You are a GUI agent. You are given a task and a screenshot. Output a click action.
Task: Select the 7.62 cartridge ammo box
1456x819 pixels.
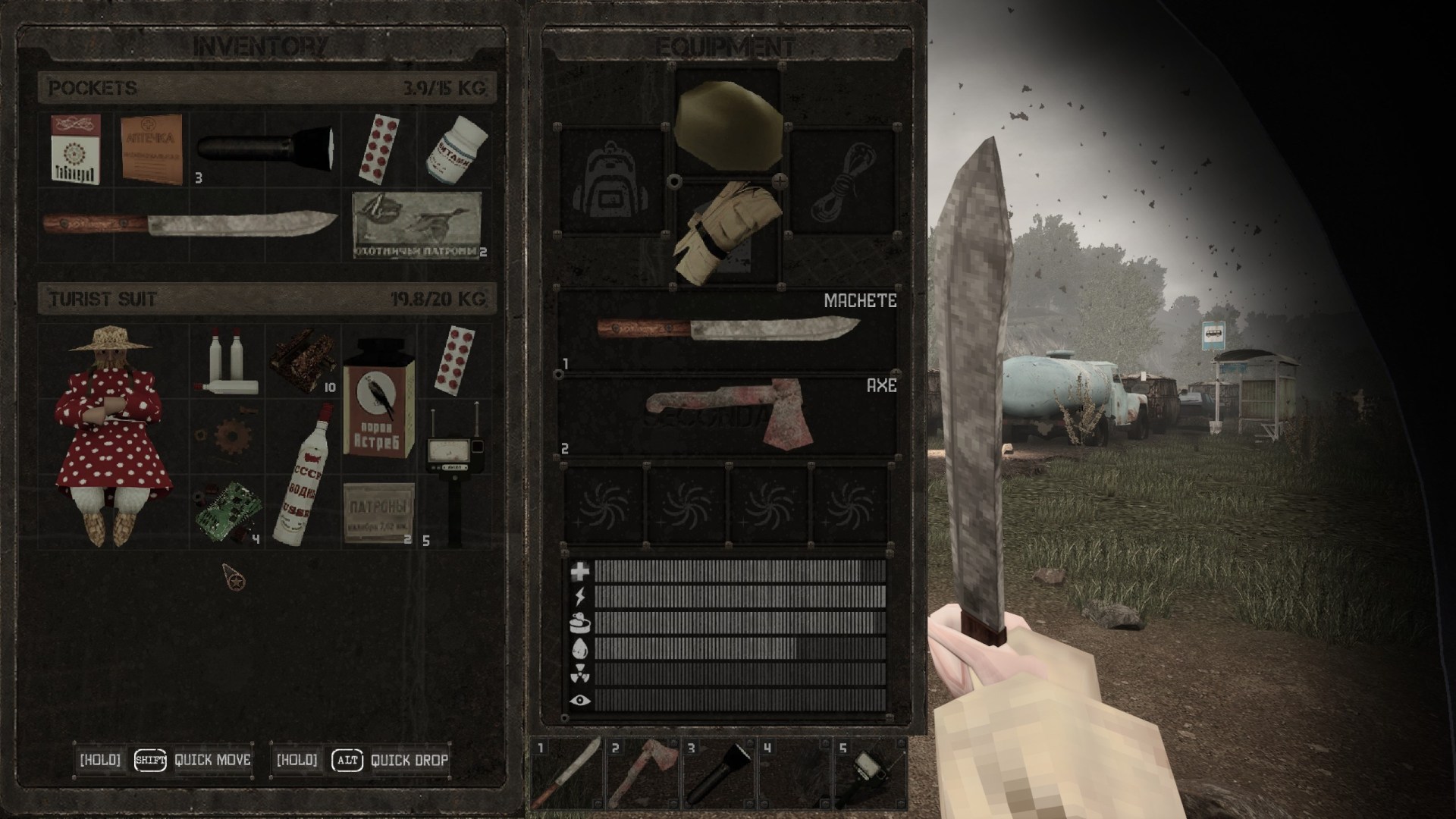(x=378, y=512)
